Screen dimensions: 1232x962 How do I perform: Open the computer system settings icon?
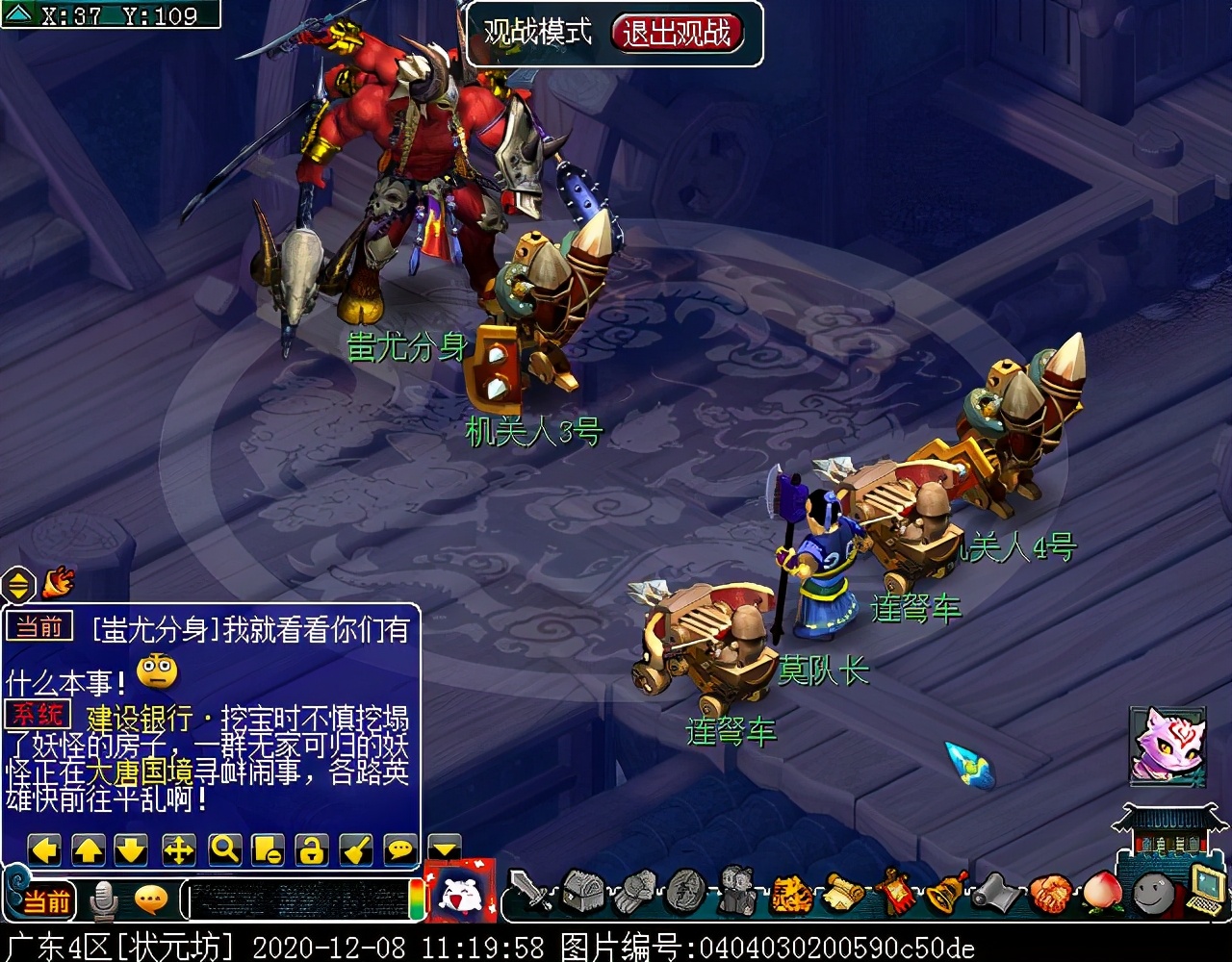coord(1204,891)
